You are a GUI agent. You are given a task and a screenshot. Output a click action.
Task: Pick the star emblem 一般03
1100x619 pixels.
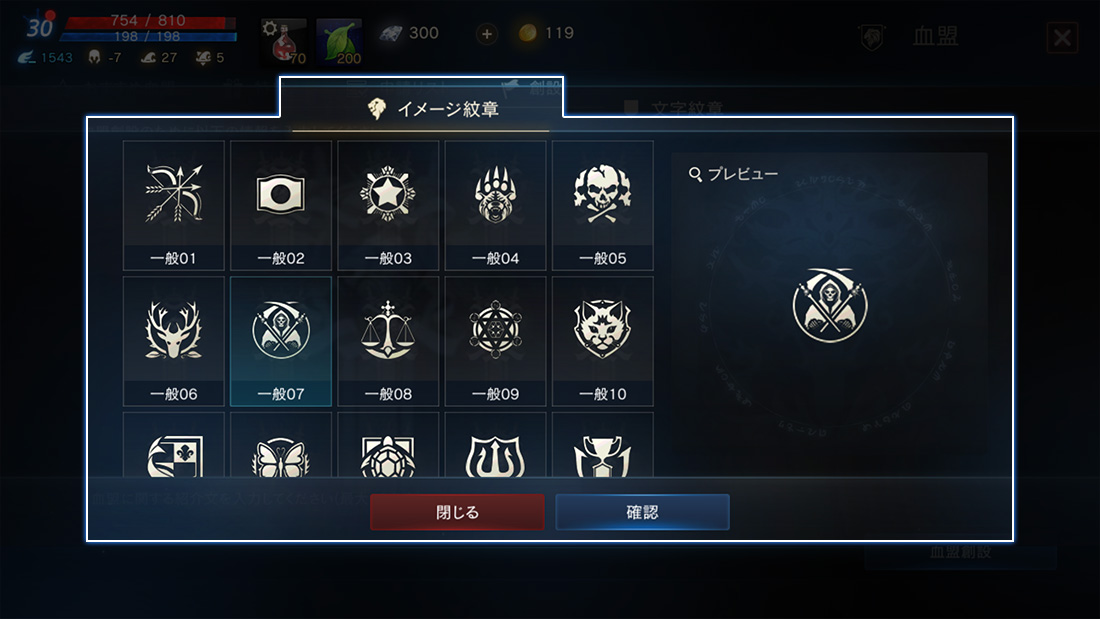point(388,205)
